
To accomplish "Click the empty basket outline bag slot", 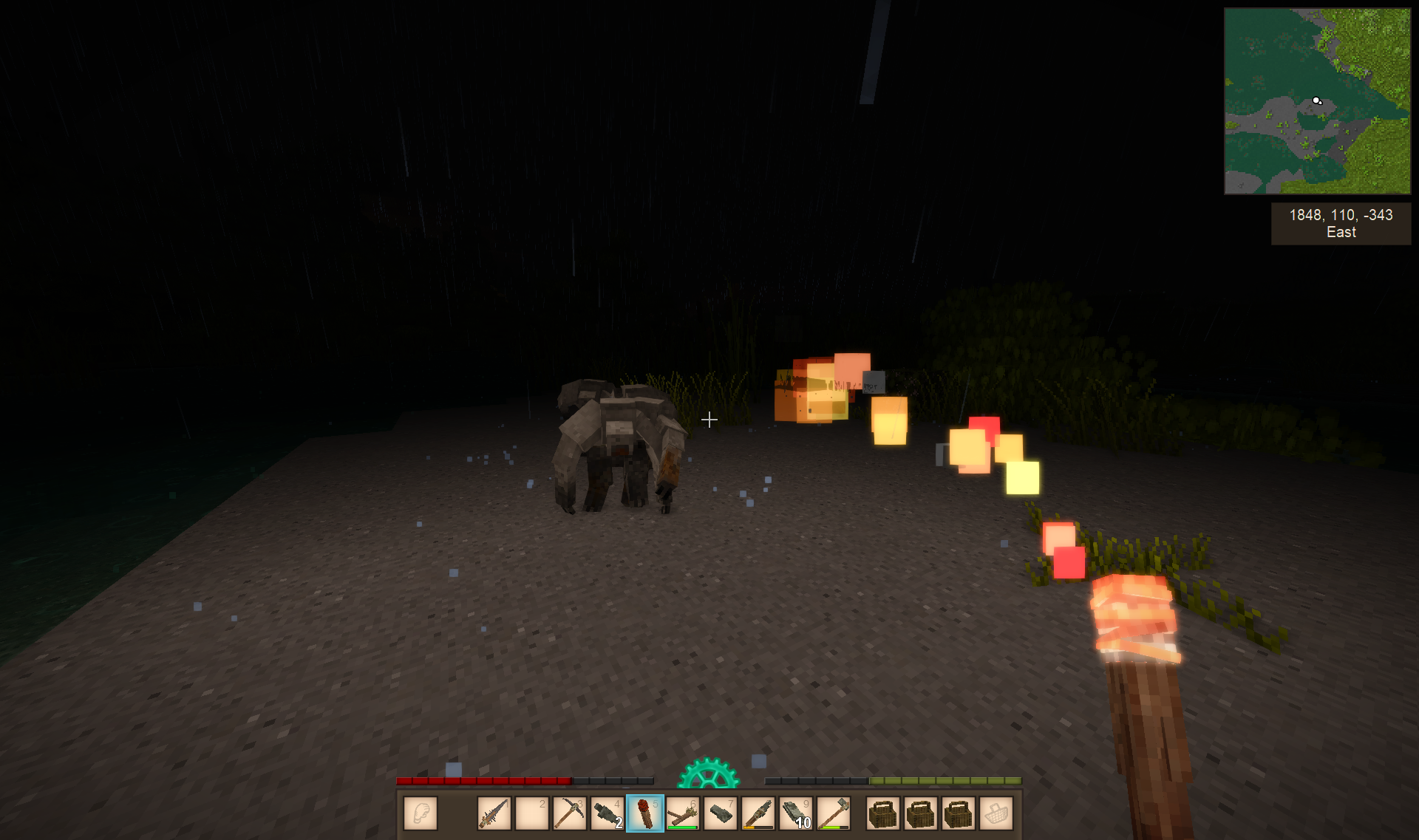I will pyautogui.click(x=996, y=813).
